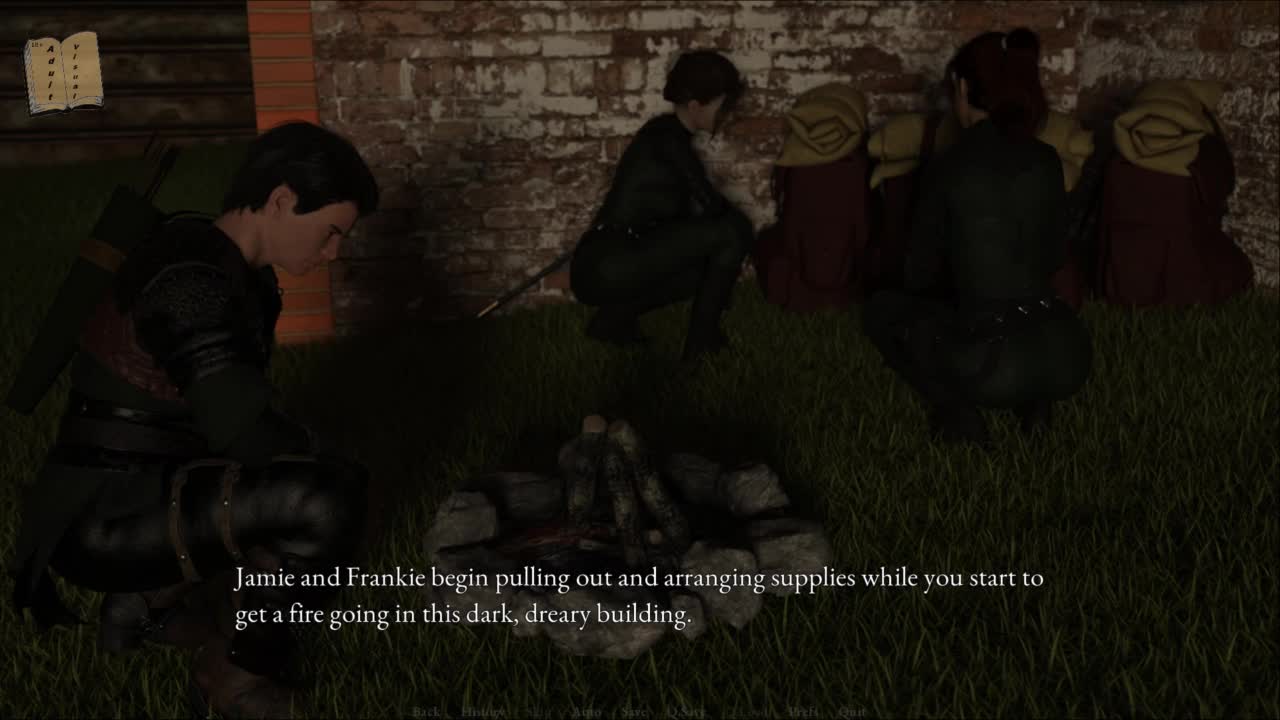
Task: Perform a quick save with Q.Save
Action: coord(686,712)
